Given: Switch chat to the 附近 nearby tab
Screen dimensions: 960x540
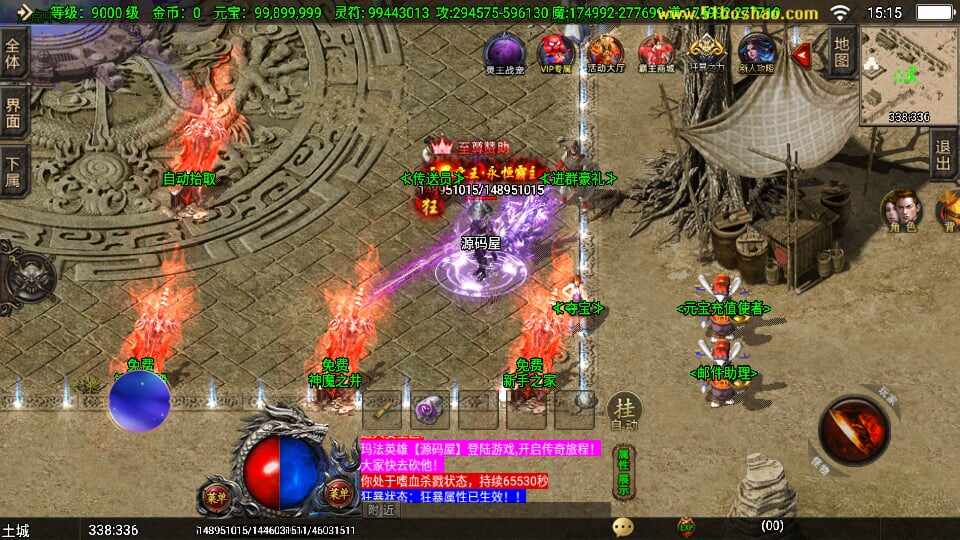Looking at the screenshot, I should [x=381, y=510].
